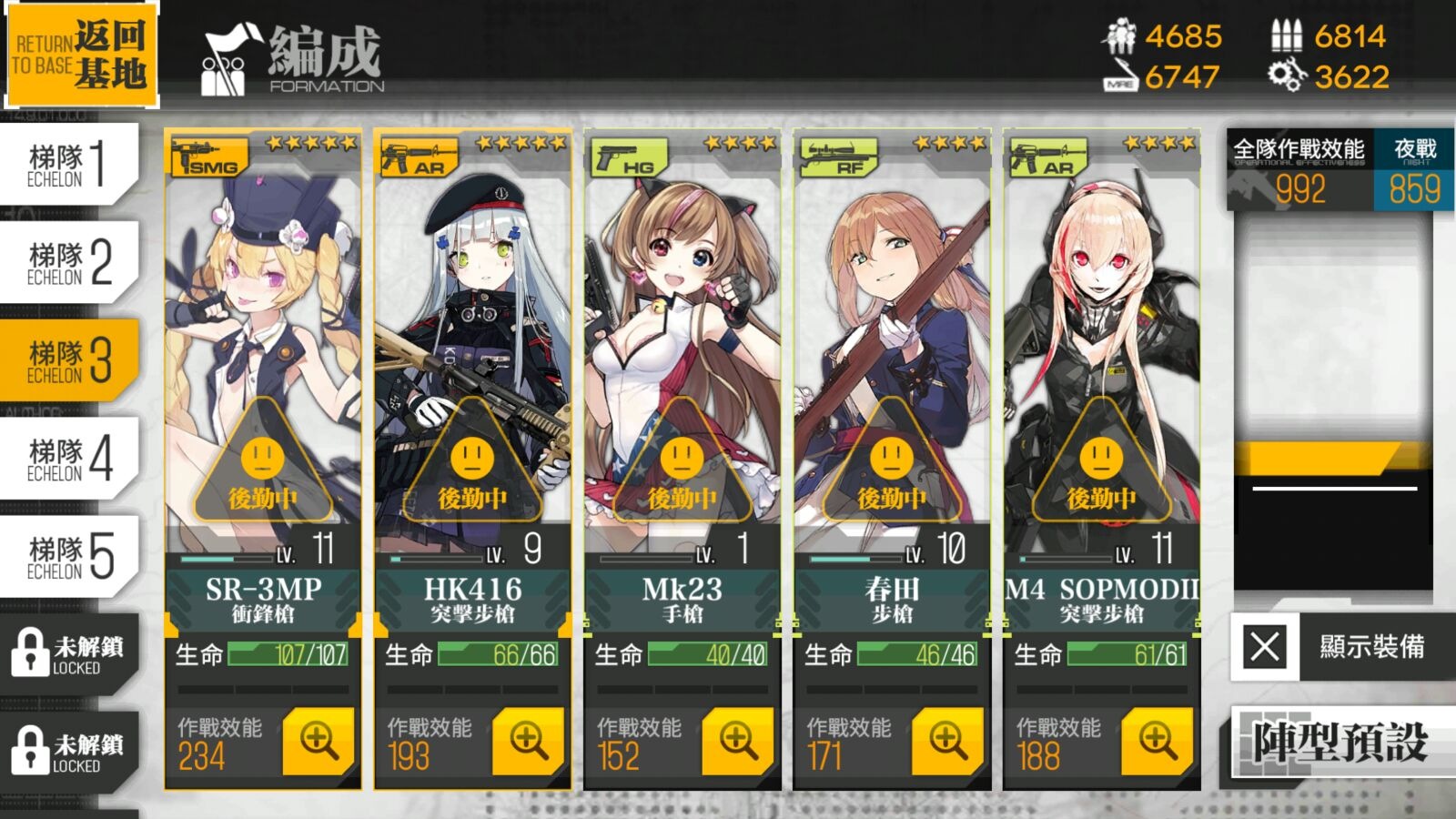Open Mk23 details via magnifier button
Screen dimensions: 1456x819
tap(738, 742)
